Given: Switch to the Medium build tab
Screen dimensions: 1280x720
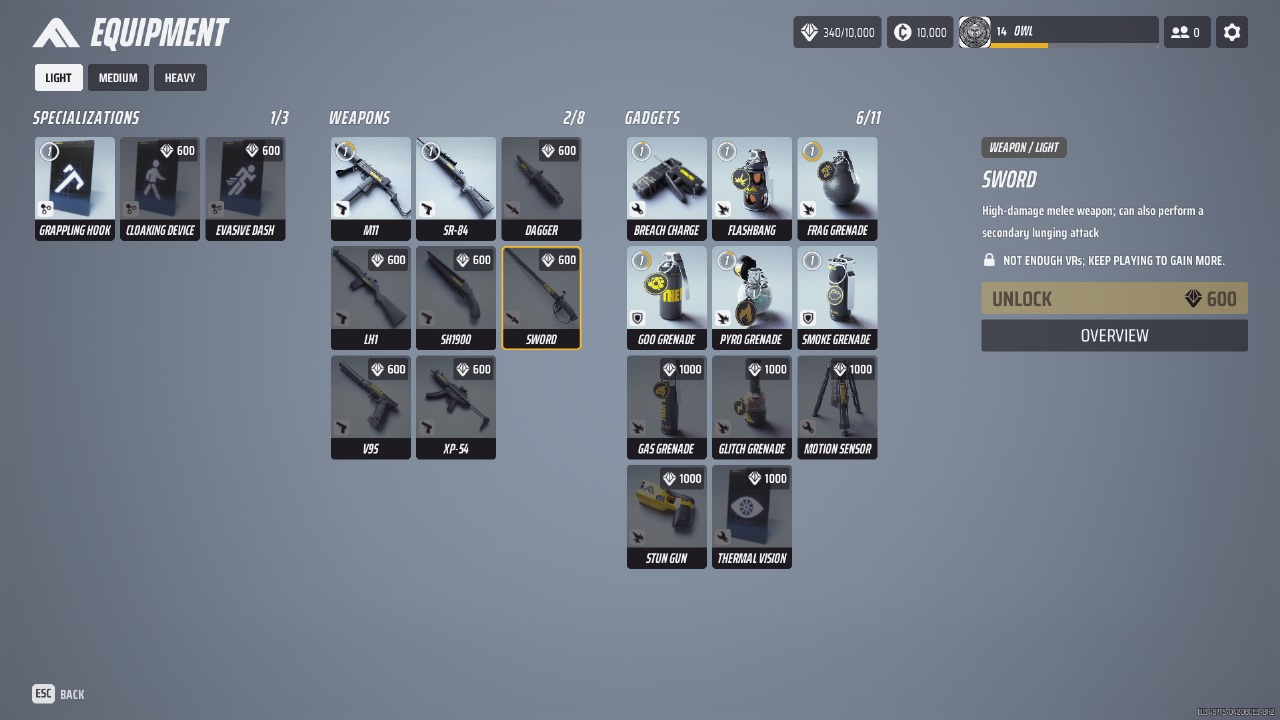Looking at the screenshot, I should tap(118, 78).
